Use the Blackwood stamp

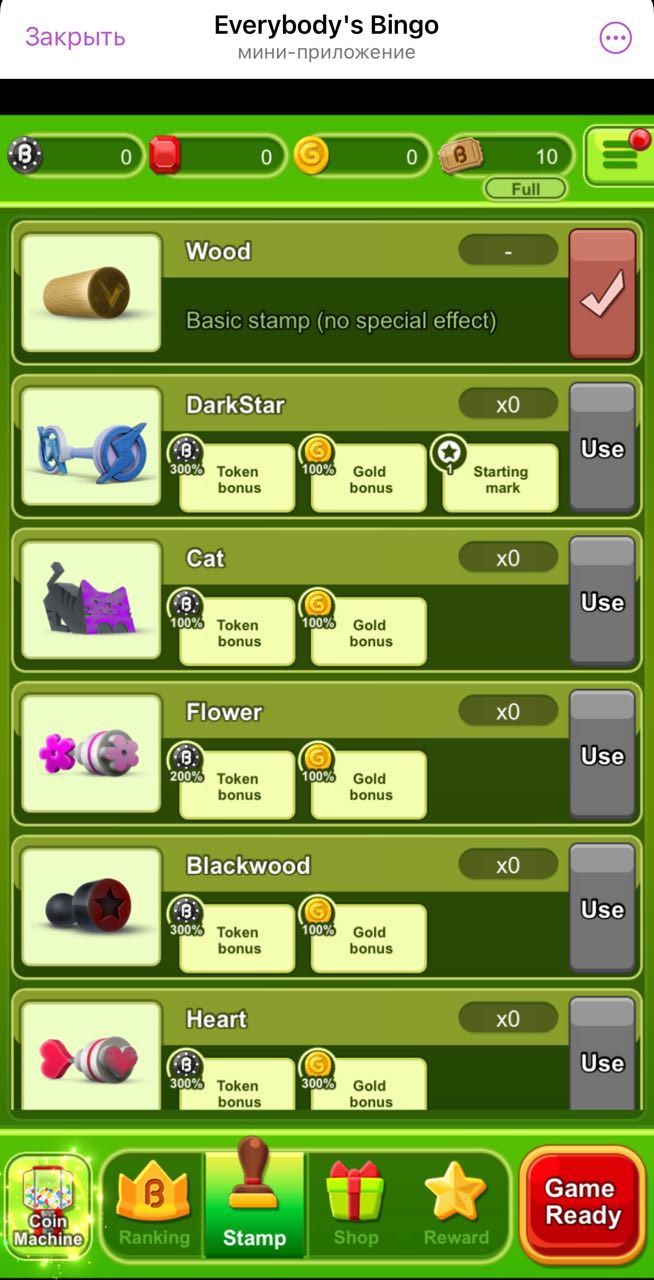(x=602, y=908)
